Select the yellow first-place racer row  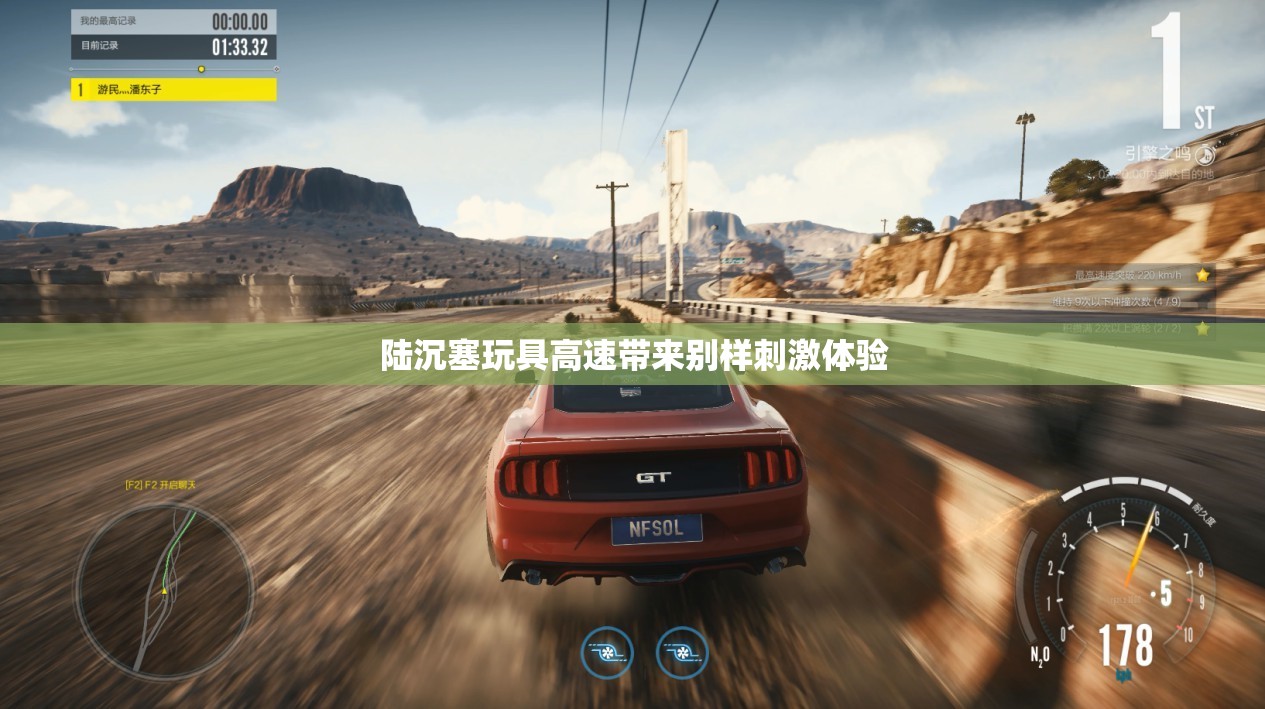point(173,89)
